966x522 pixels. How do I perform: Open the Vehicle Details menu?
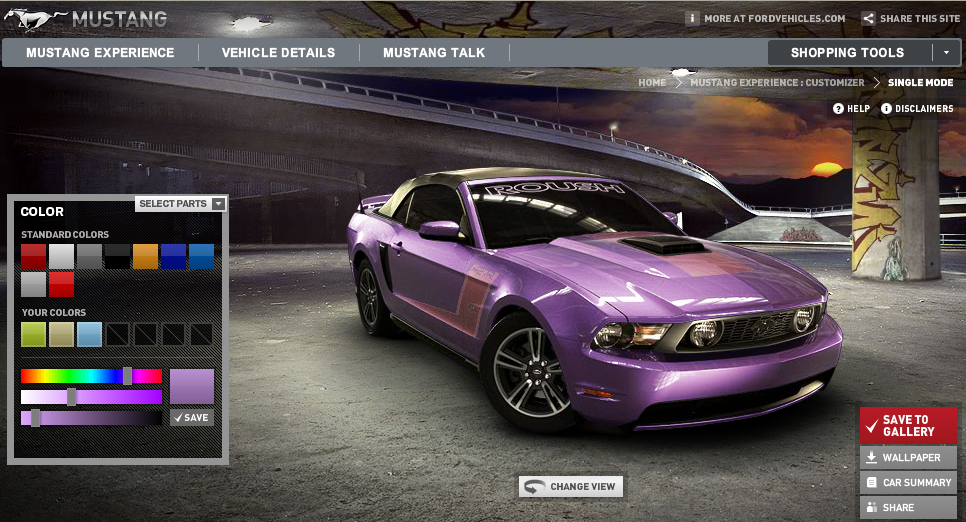coord(278,53)
